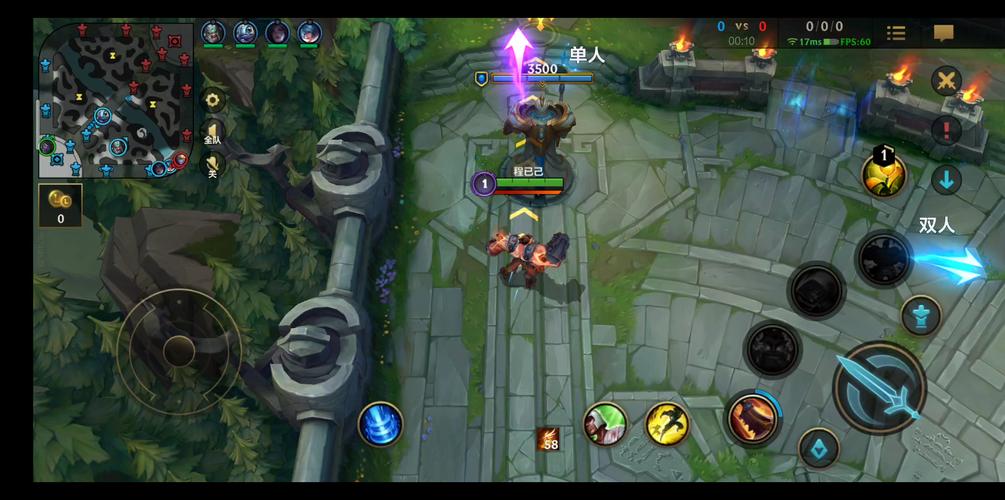Open the minimap
The height and width of the screenshot is (500, 1005).
click(x=115, y=98)
